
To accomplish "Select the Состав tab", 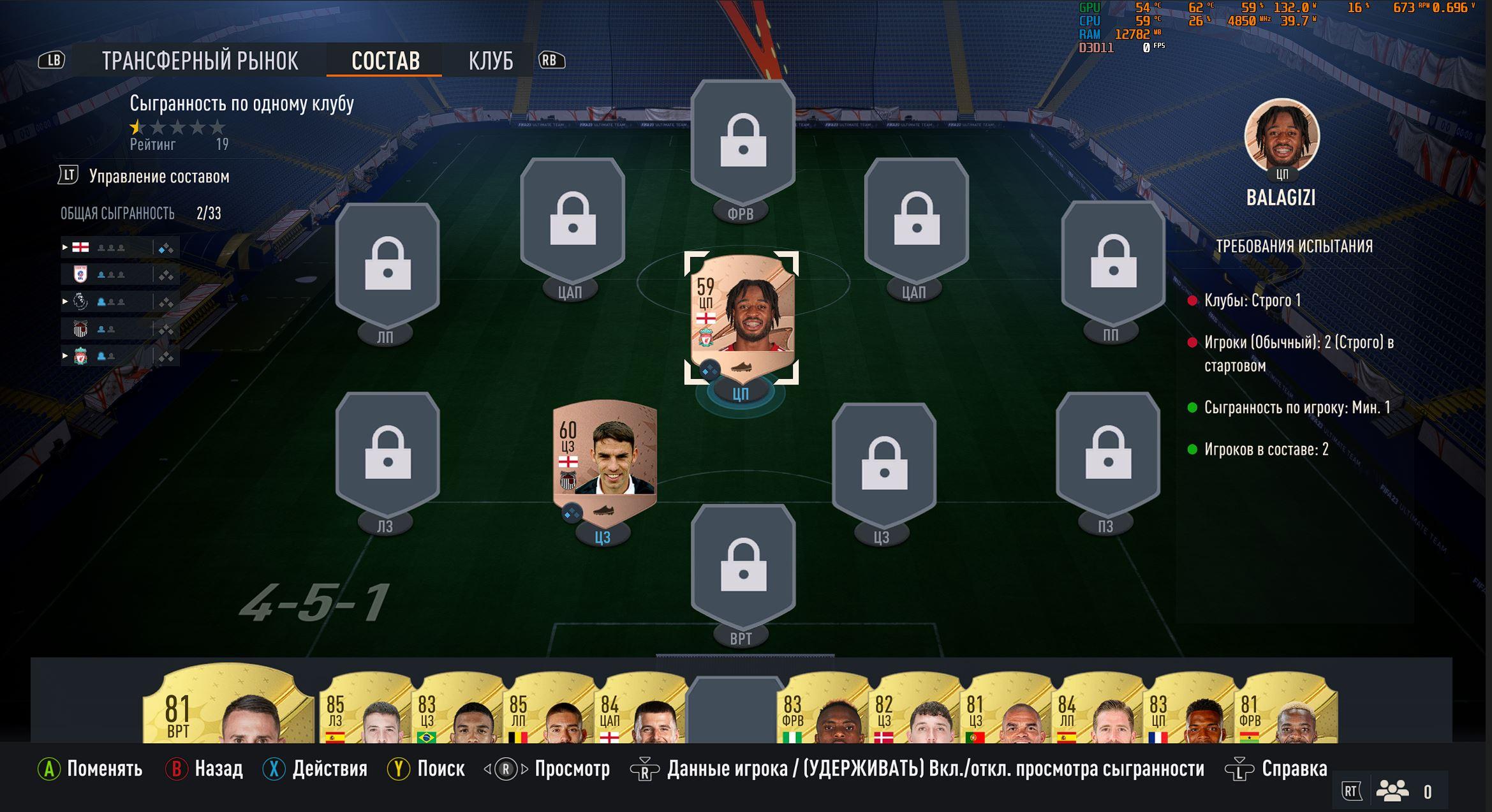I will tap(385, 61).
